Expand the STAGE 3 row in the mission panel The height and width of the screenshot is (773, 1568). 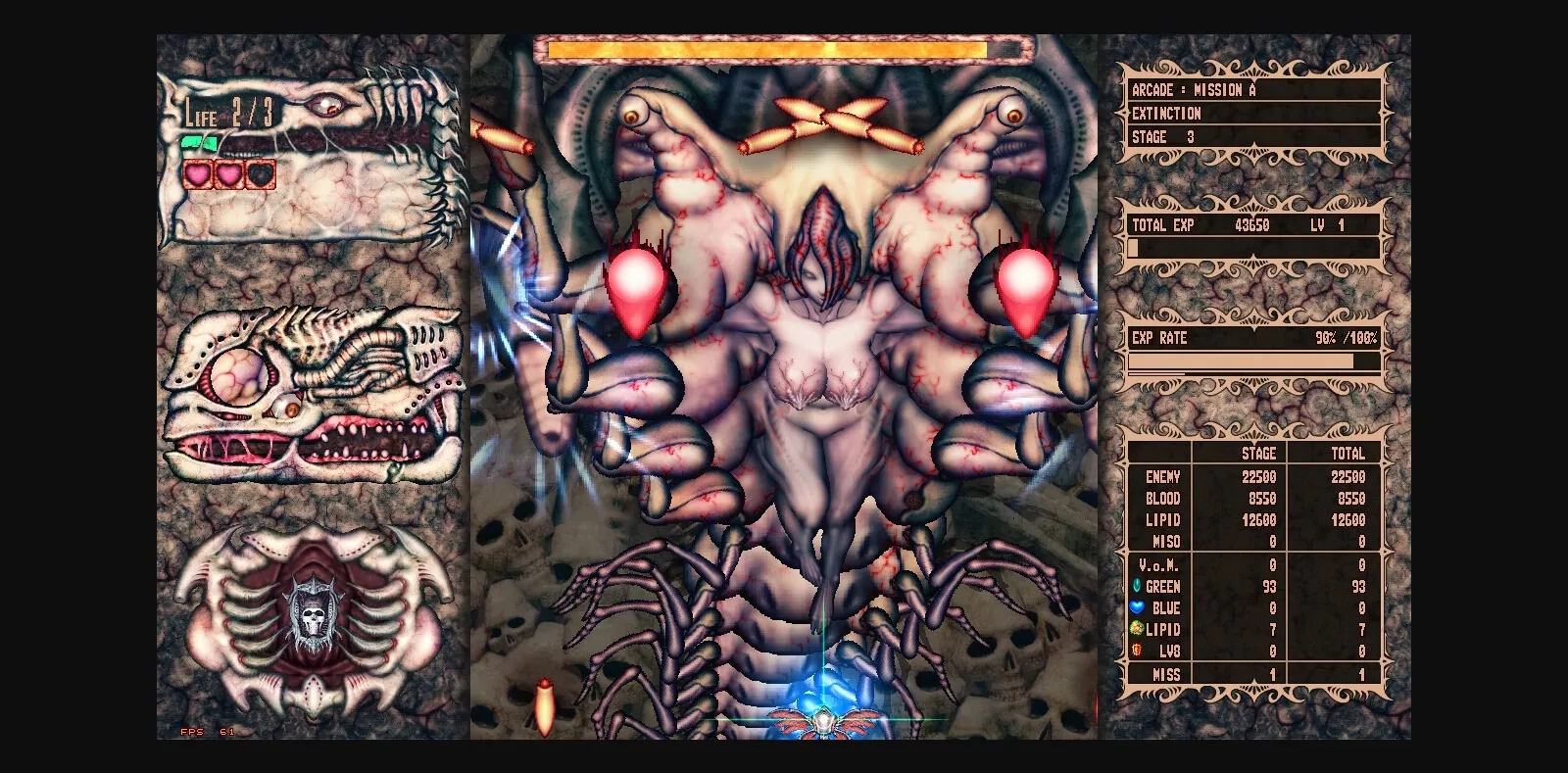coord(1161,137)
